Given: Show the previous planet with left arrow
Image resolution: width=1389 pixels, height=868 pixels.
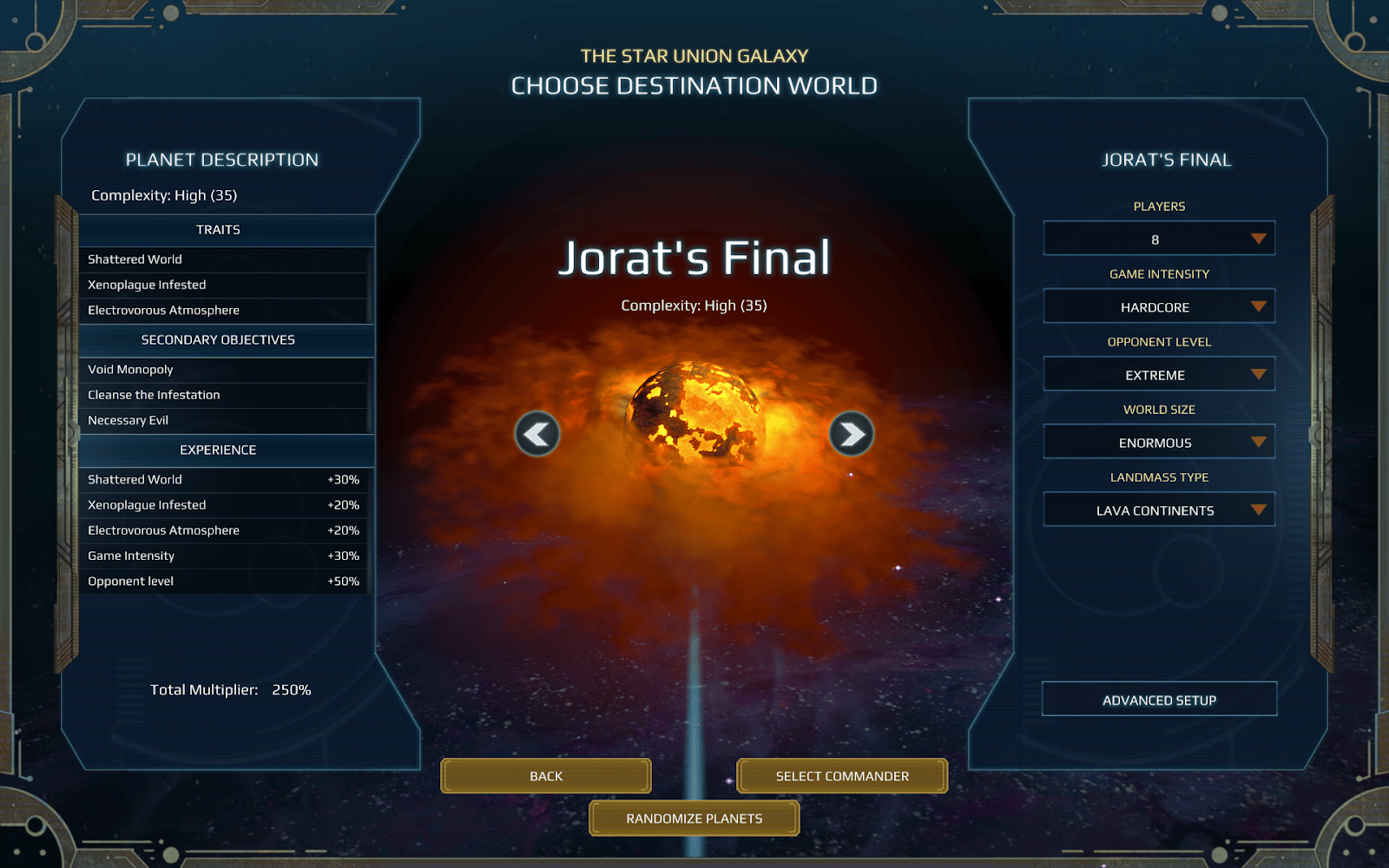Looking at the screenshot, I should (x=537, y=434).
